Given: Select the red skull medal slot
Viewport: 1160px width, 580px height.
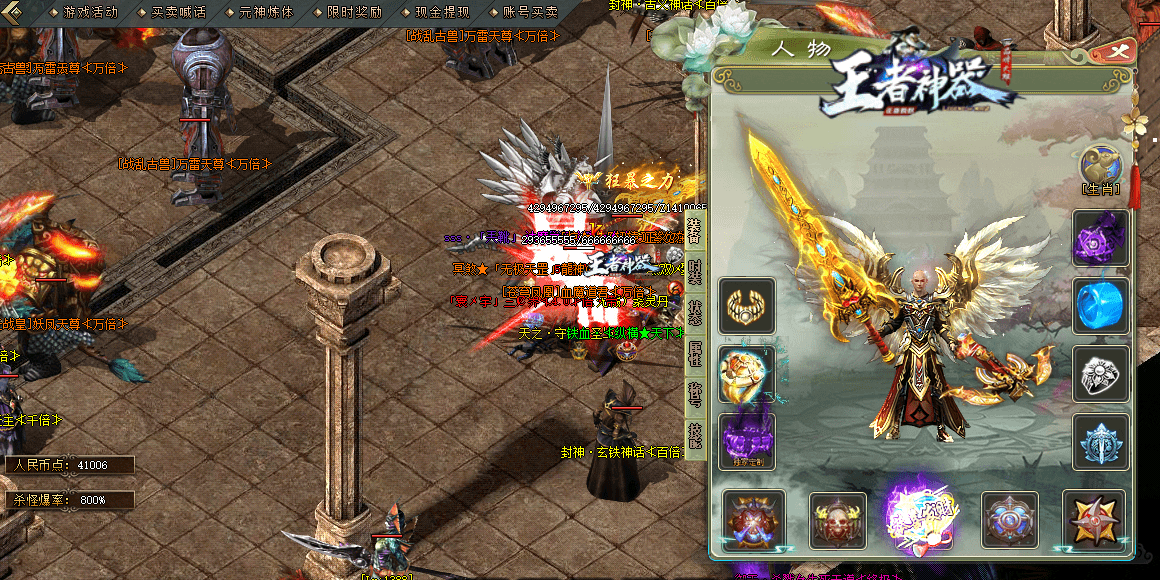Looking at the screenshot, I should pos(838,519).
